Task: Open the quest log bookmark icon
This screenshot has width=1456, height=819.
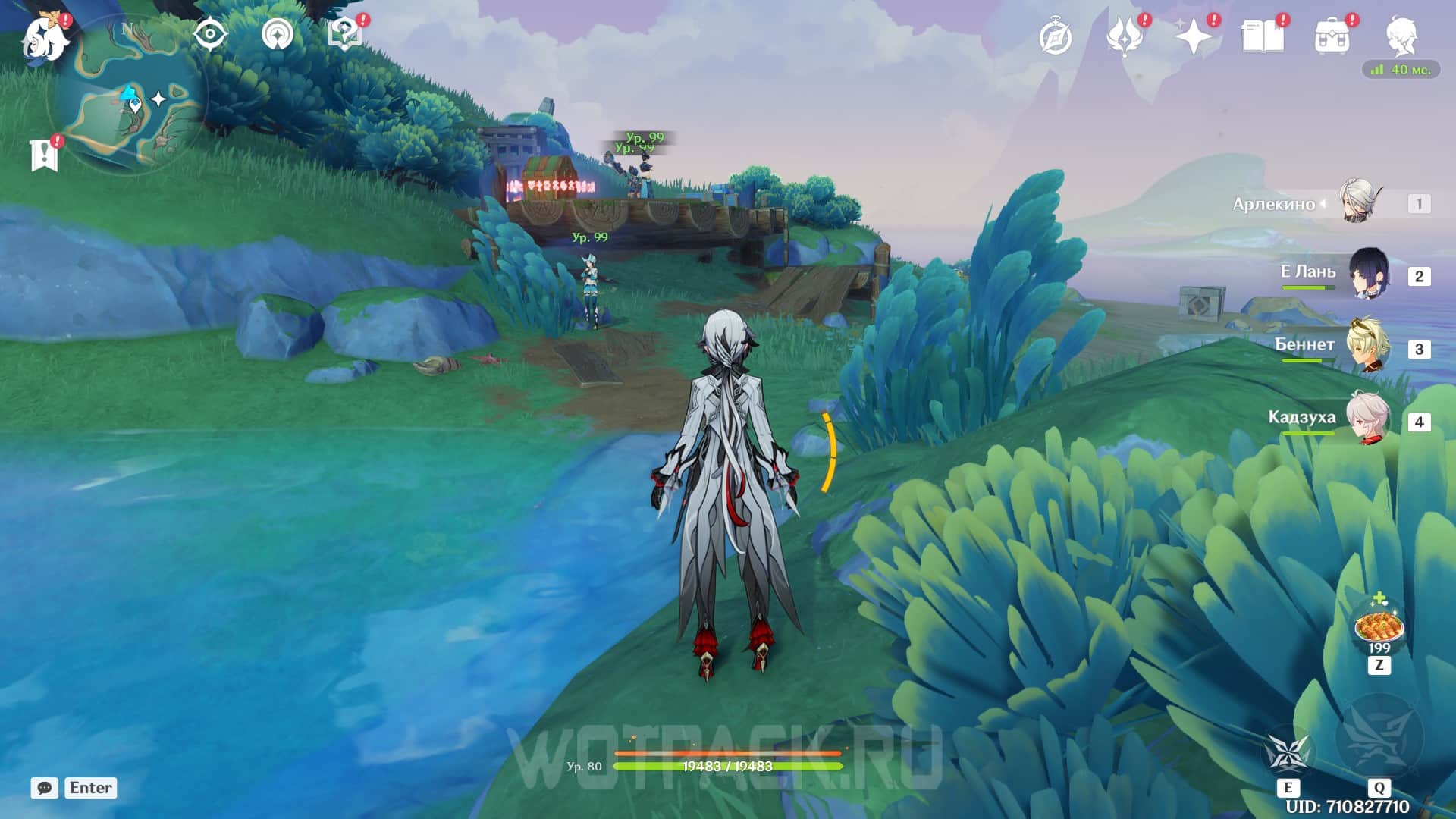Action: [x=44, y=155]
